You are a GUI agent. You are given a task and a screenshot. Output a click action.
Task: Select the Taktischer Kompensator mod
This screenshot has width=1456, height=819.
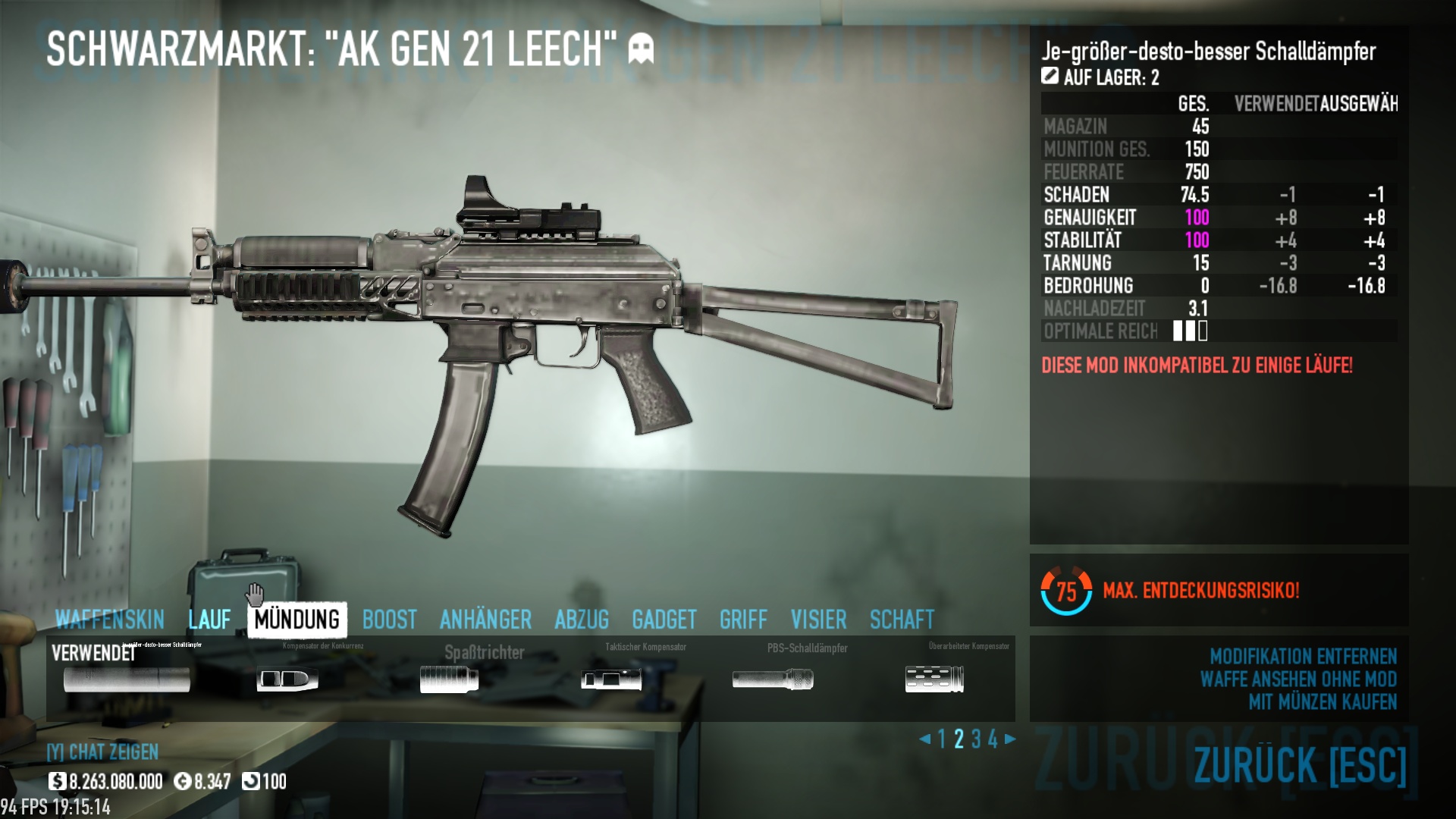pyautogui.click(x=611, y=679)
